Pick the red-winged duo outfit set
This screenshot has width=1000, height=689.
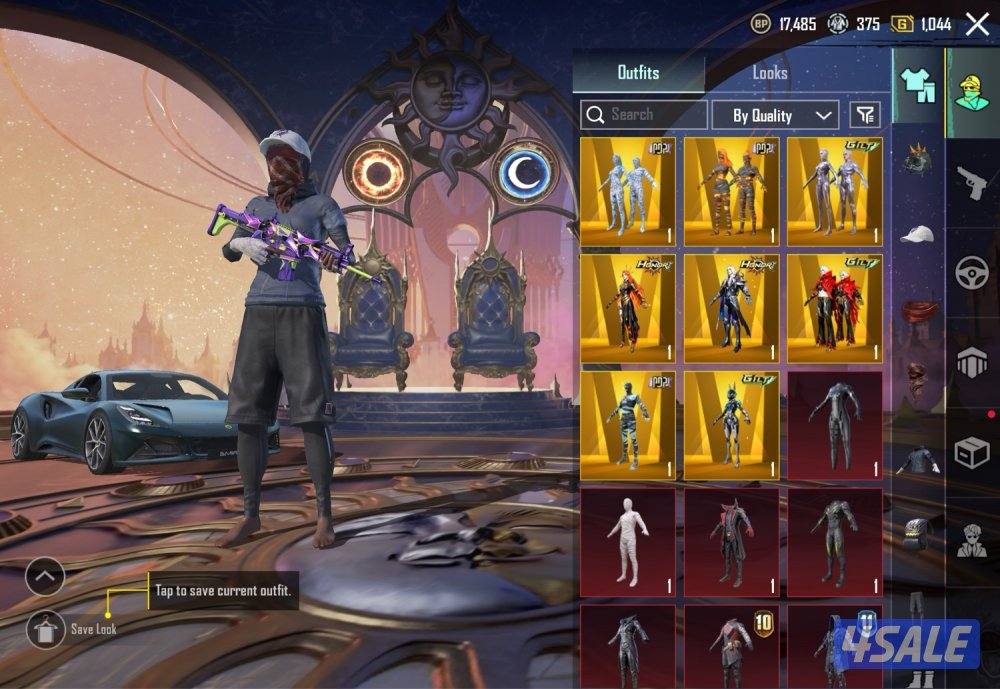point(834,308)
